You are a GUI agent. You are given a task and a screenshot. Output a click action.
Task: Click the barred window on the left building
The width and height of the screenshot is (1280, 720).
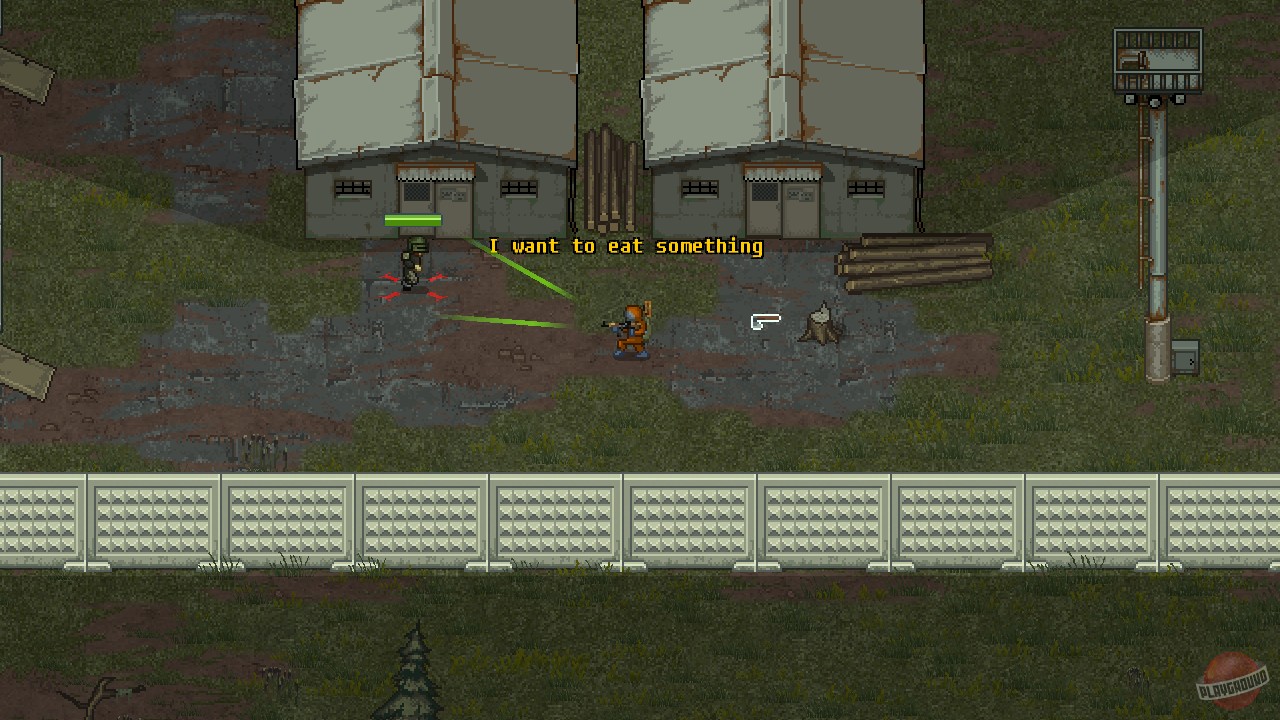coord(352,187)
